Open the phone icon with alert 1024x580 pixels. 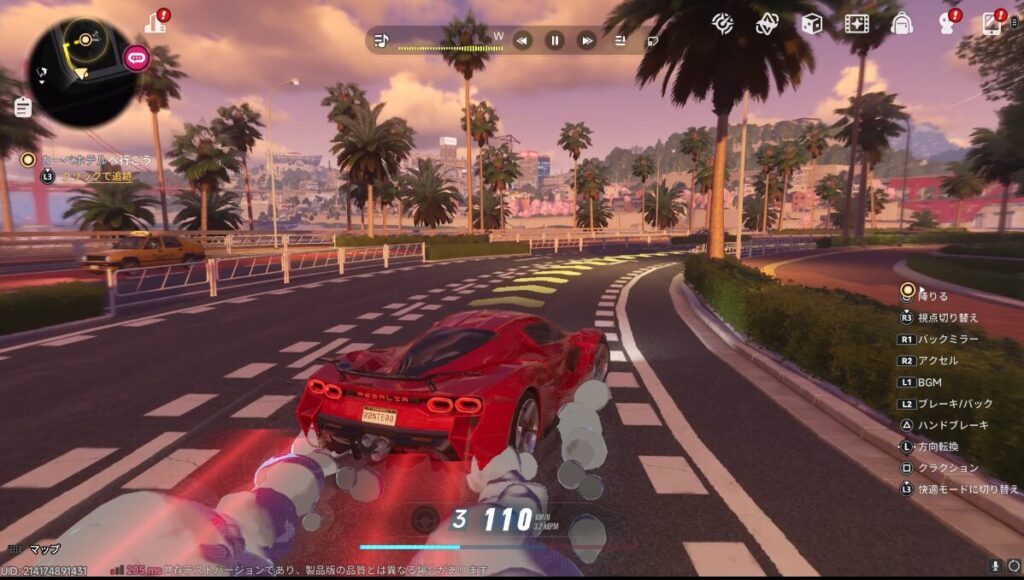click(992, 23)
